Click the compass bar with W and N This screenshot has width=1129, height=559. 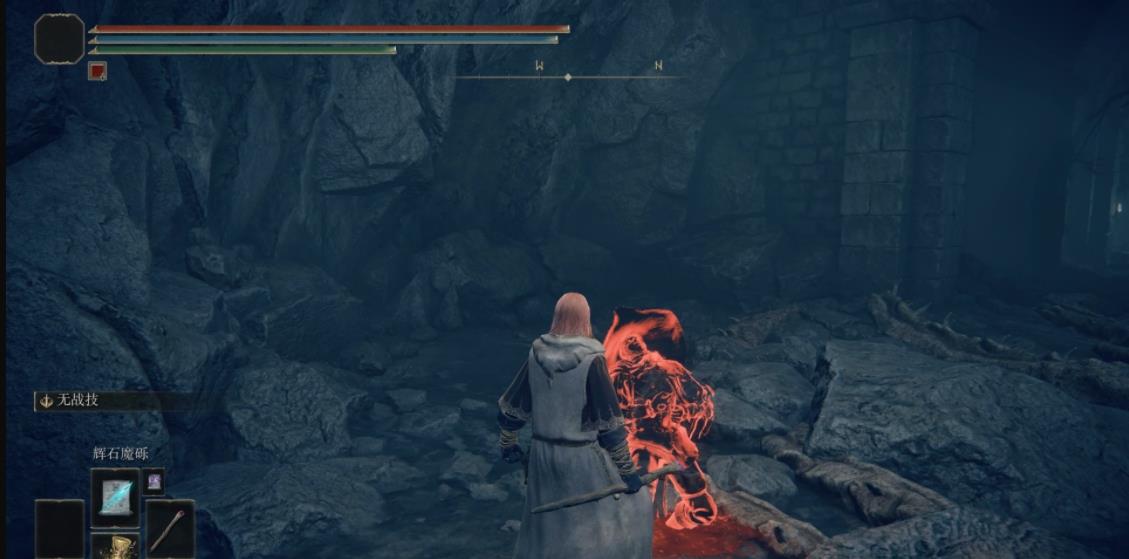pos(569,75)
